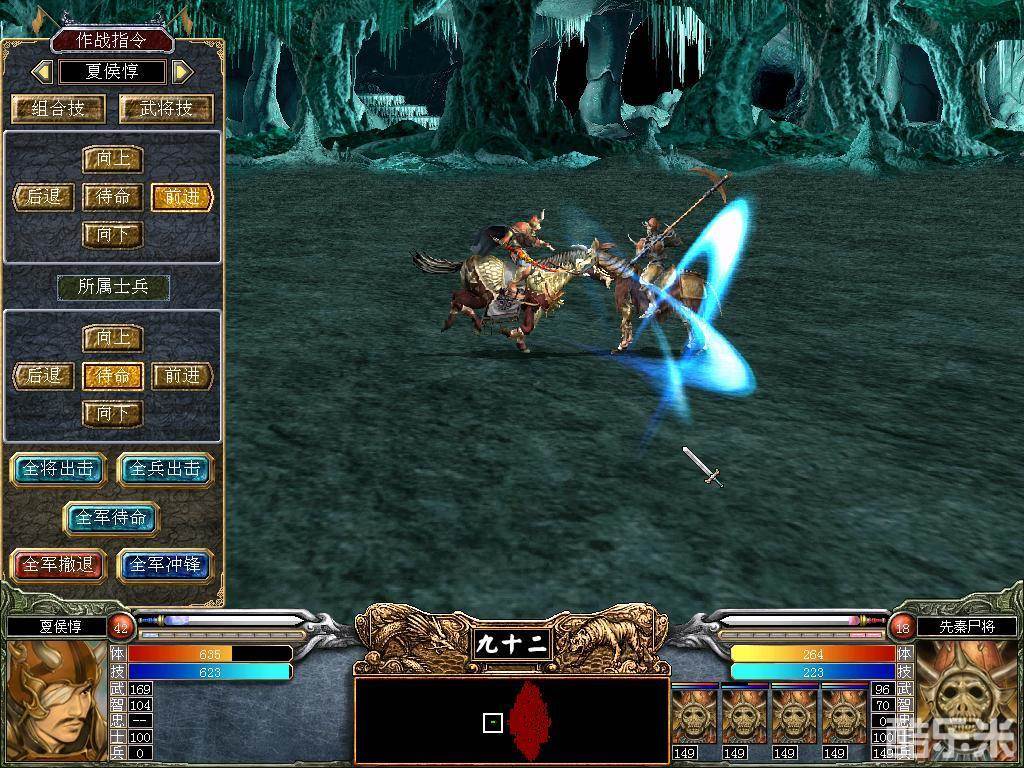Launch a full army charge with 全军冲锋
The width and height of the screenshot is (1024, 768).
pos(166,565)
